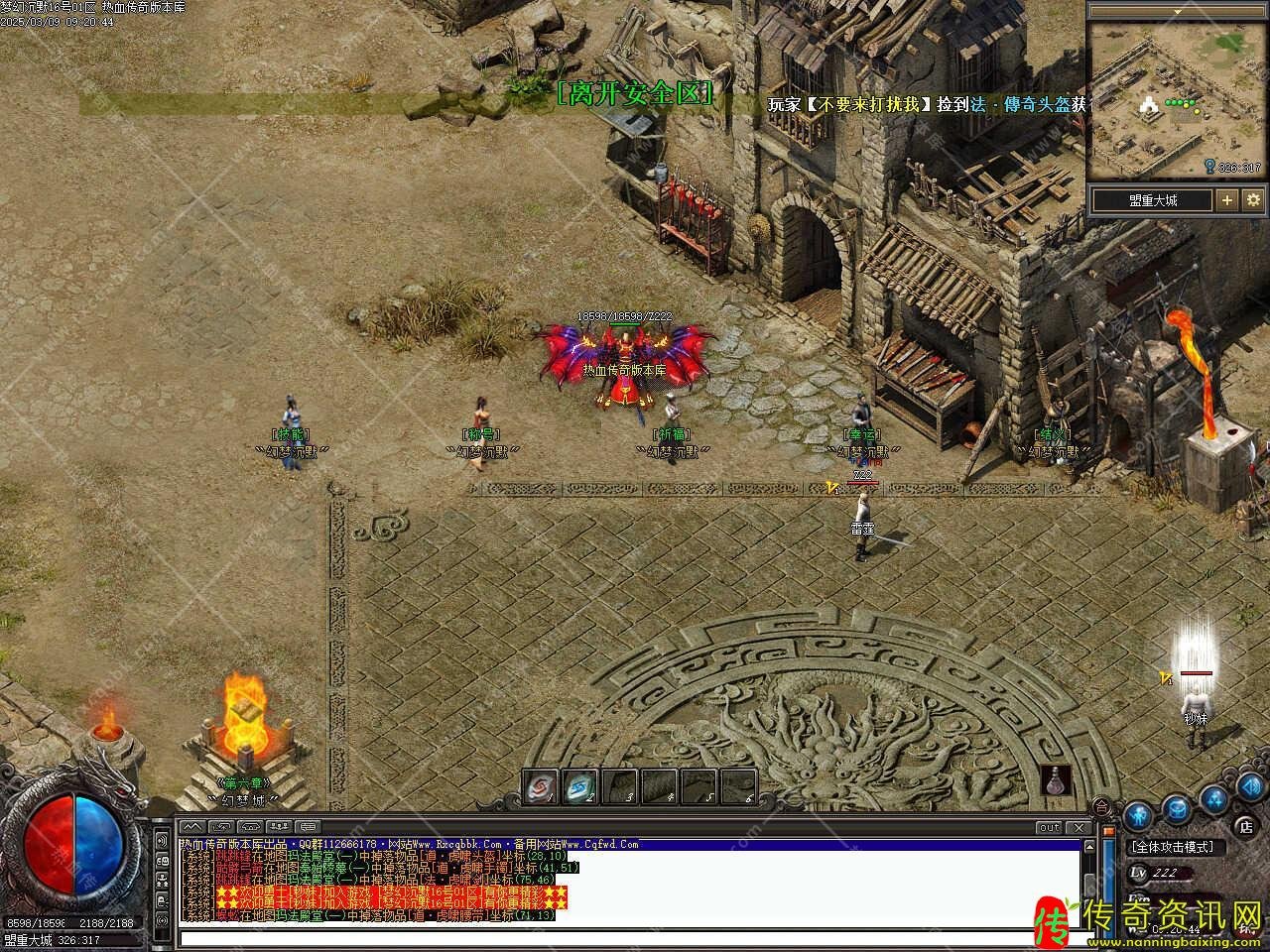Screen dimensions: 1270x952
Task: Open the skills panel with the three-dot icon
Action: (x=1213, y=797)
